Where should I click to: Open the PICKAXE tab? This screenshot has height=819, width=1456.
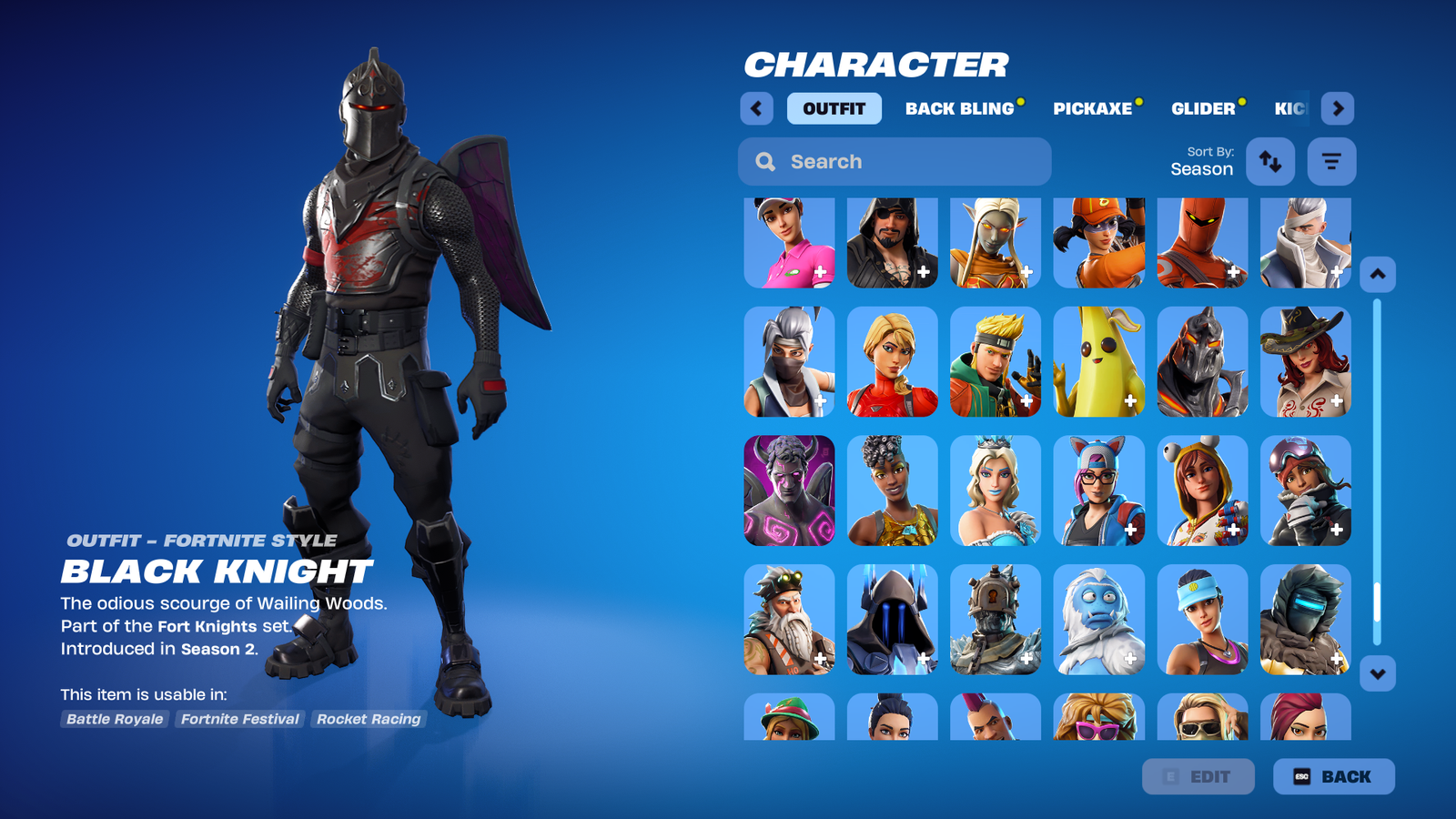pos(1094,108)
